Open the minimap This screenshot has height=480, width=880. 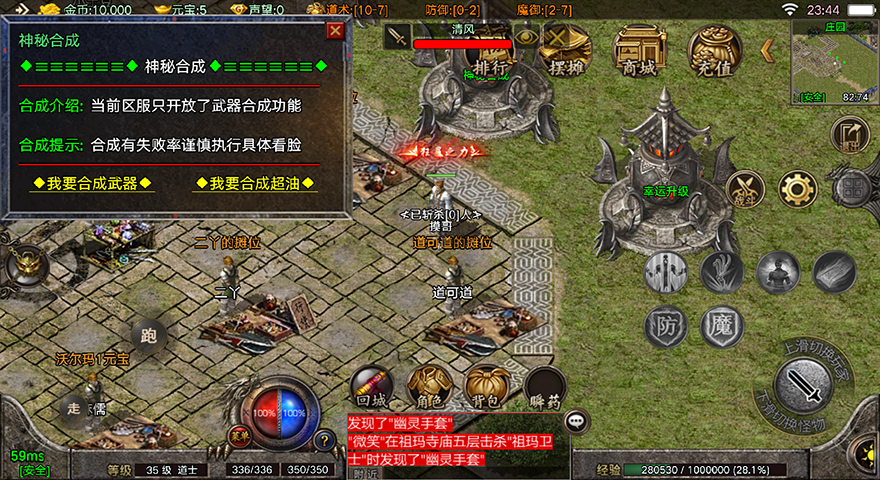(x=830, y=62)
